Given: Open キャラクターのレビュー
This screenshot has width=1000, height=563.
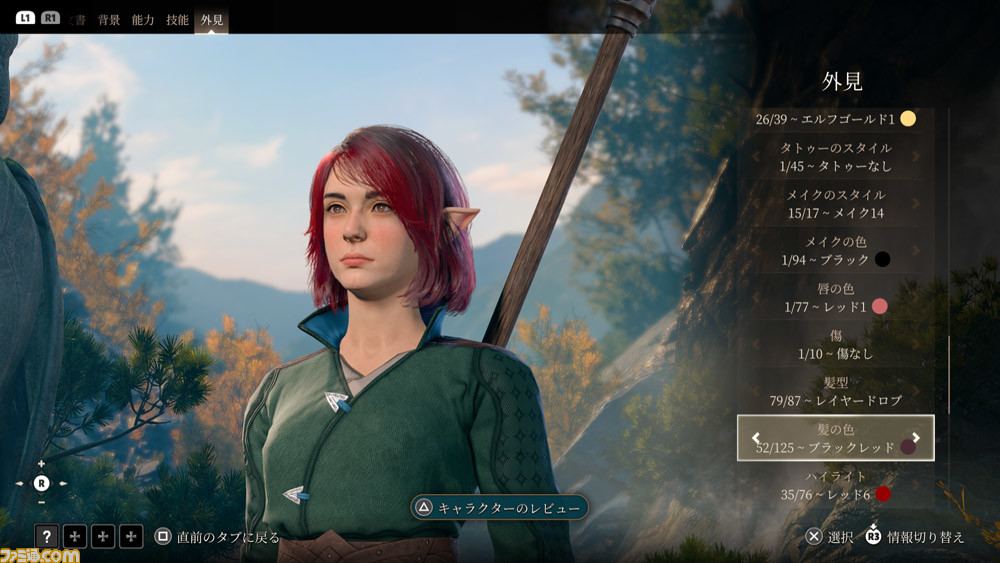Looking at the screenshot, I should pos(499,508).
